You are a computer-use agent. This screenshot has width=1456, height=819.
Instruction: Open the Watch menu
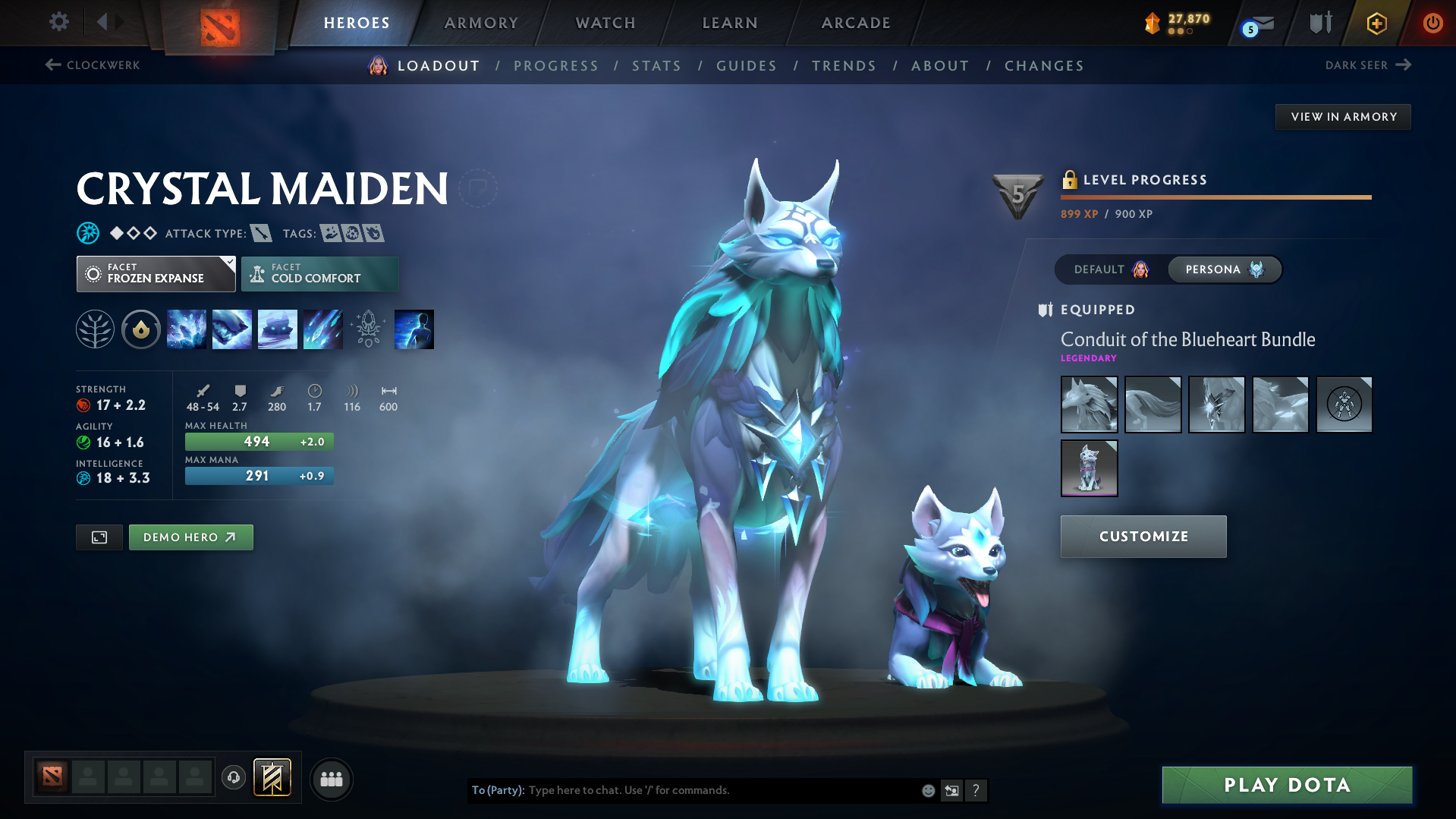605,23
